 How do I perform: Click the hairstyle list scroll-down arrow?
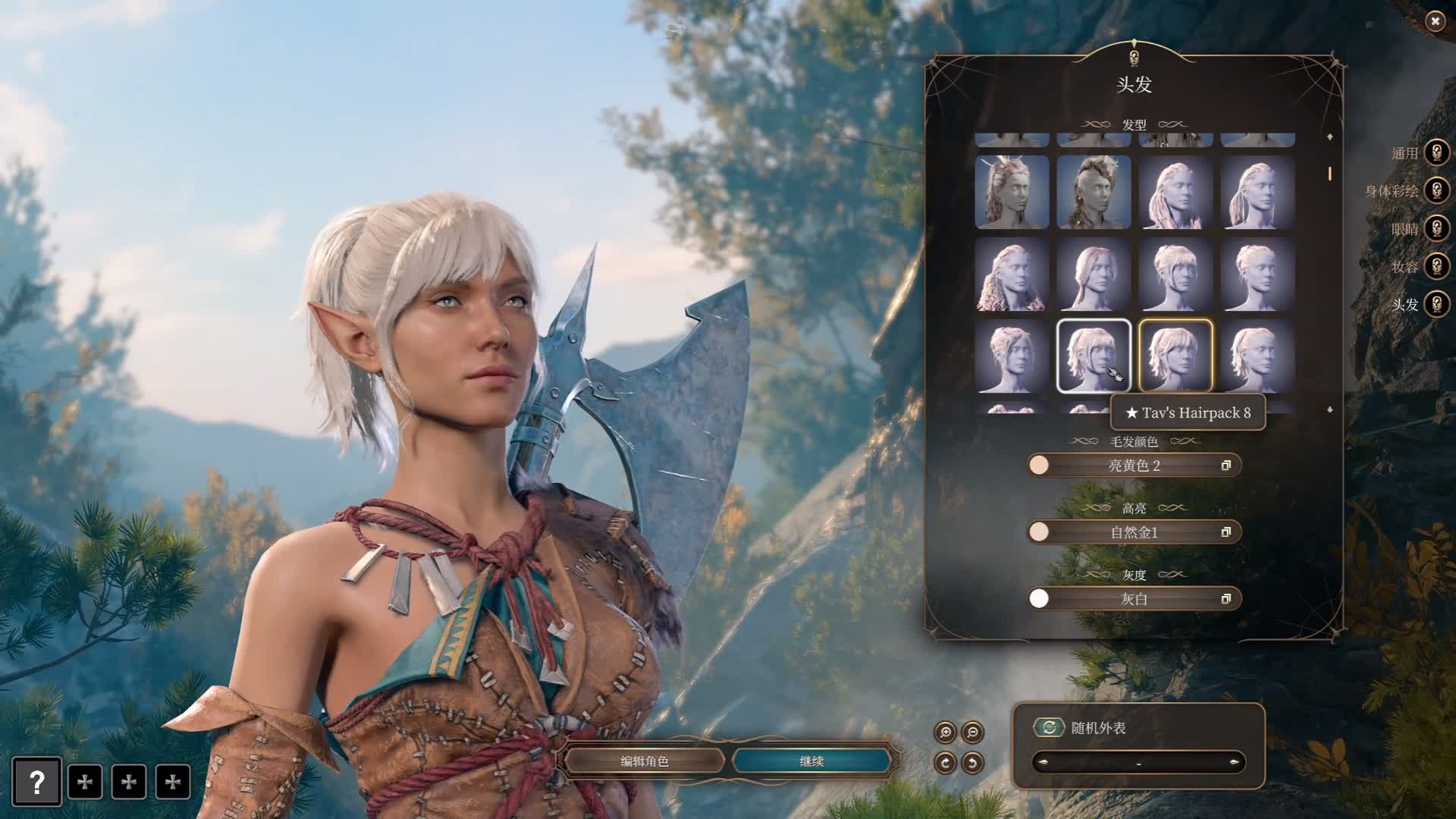pos(1329,410)
